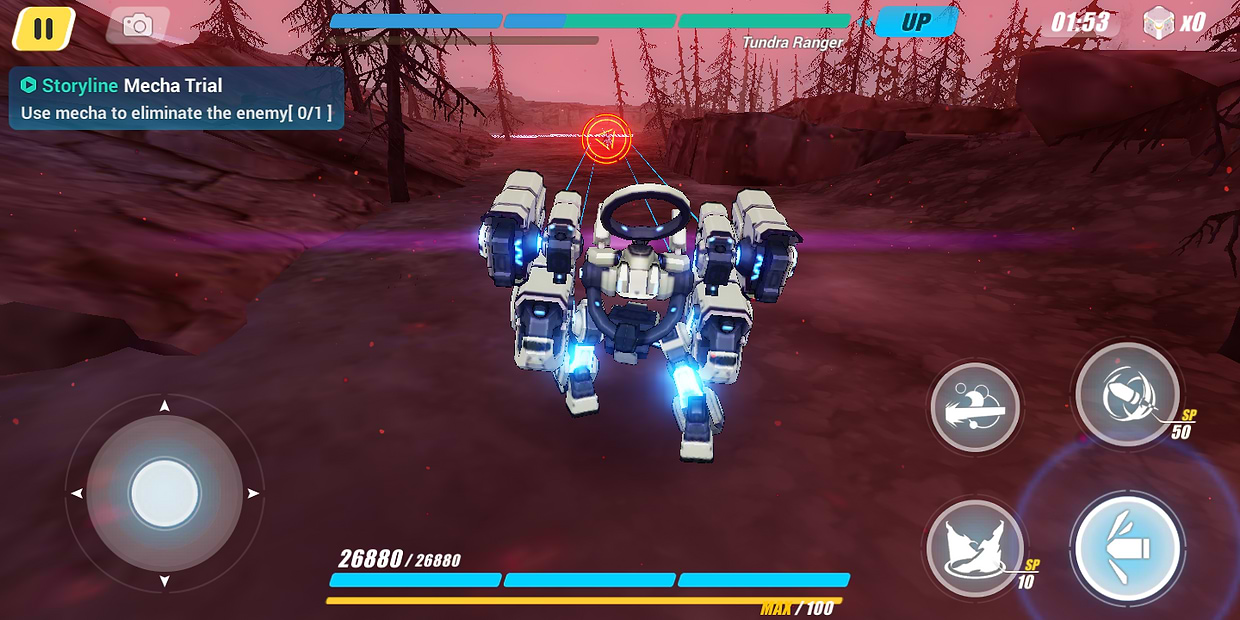1240x620 pixels.
Task: Tap the crystal cube drop counter icon
Action: click(x=1158, y=22)
